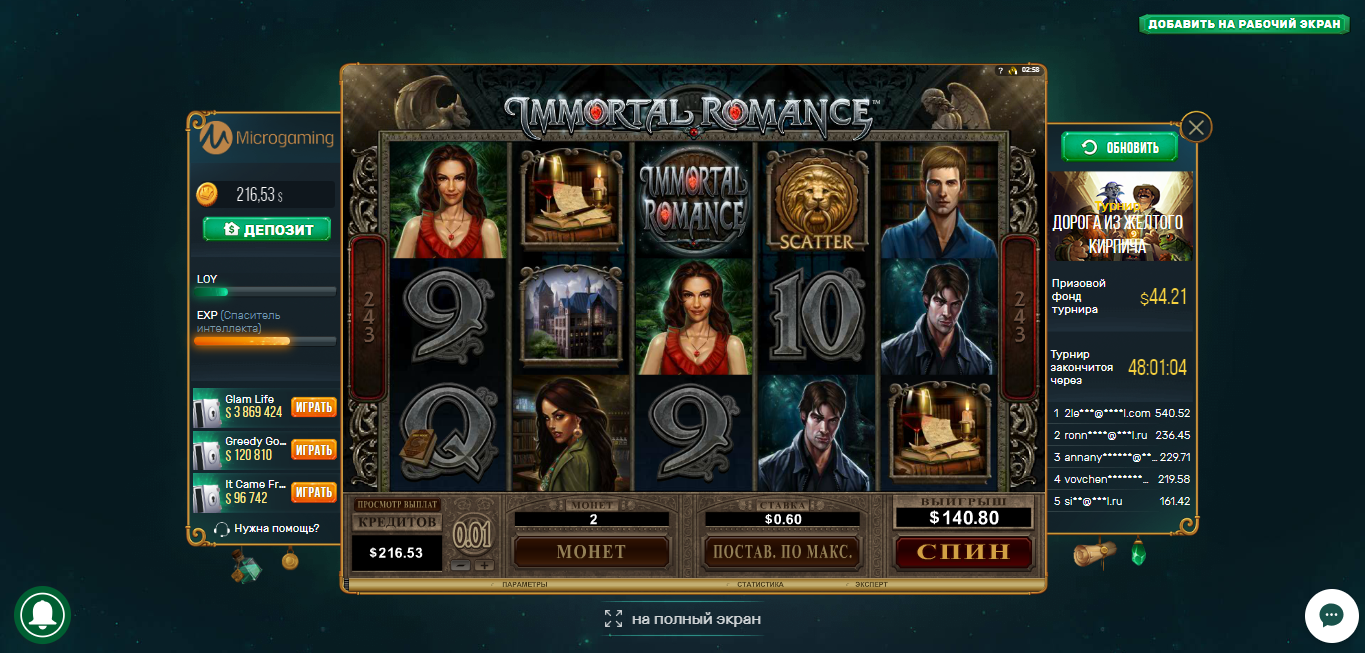Image resolution: width=1365 pixels, height=653 pixels.
Task: Increase the coin value with the plus button
Action: click(485, 565)
